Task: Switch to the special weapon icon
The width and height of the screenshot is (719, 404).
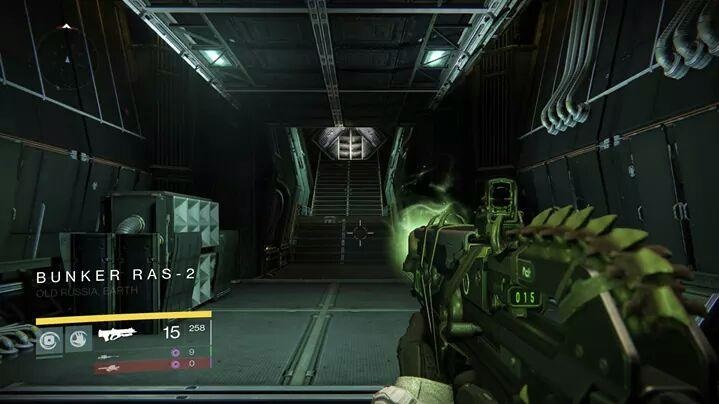Action: point(109,356)
